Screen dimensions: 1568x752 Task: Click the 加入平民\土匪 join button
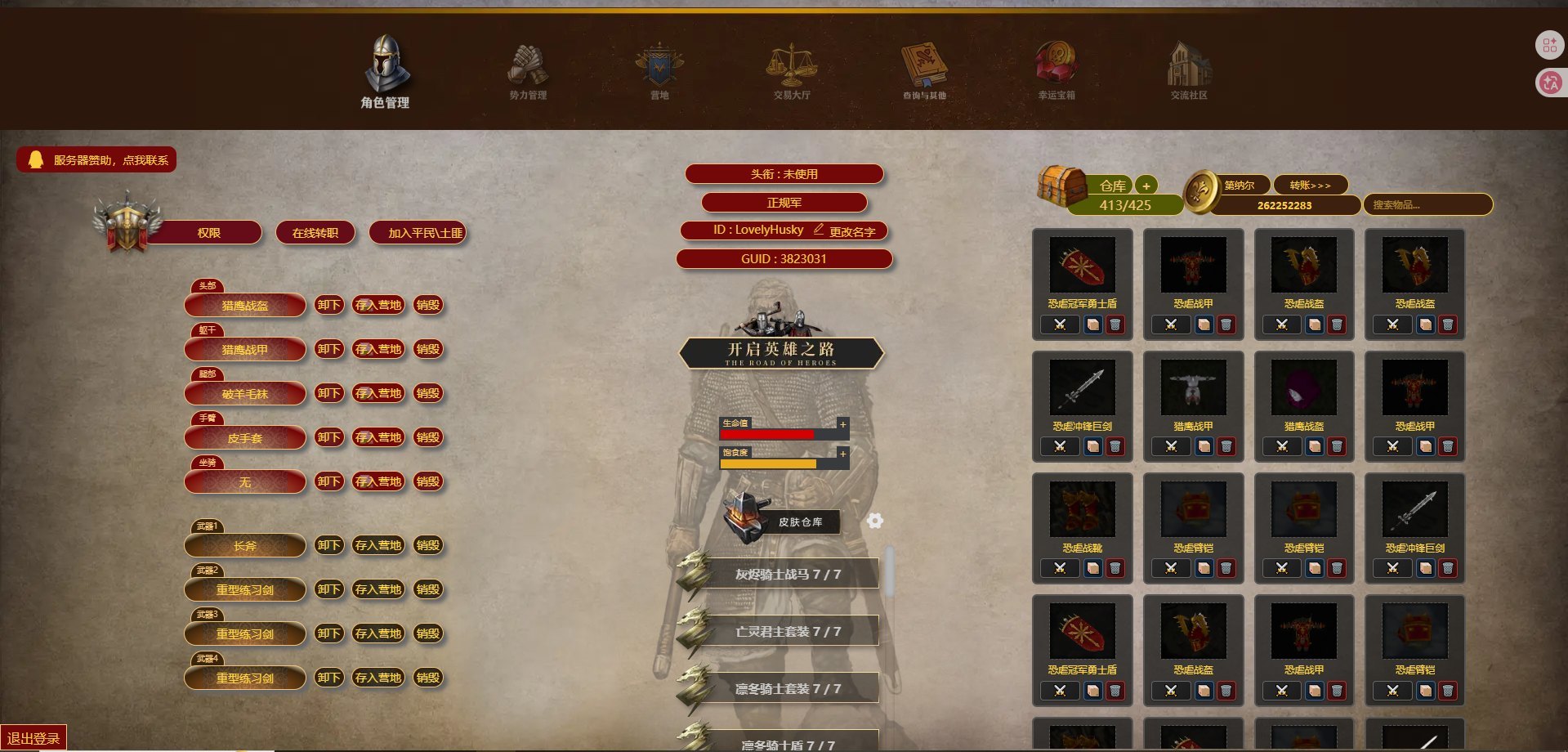(x=418, y=233)
